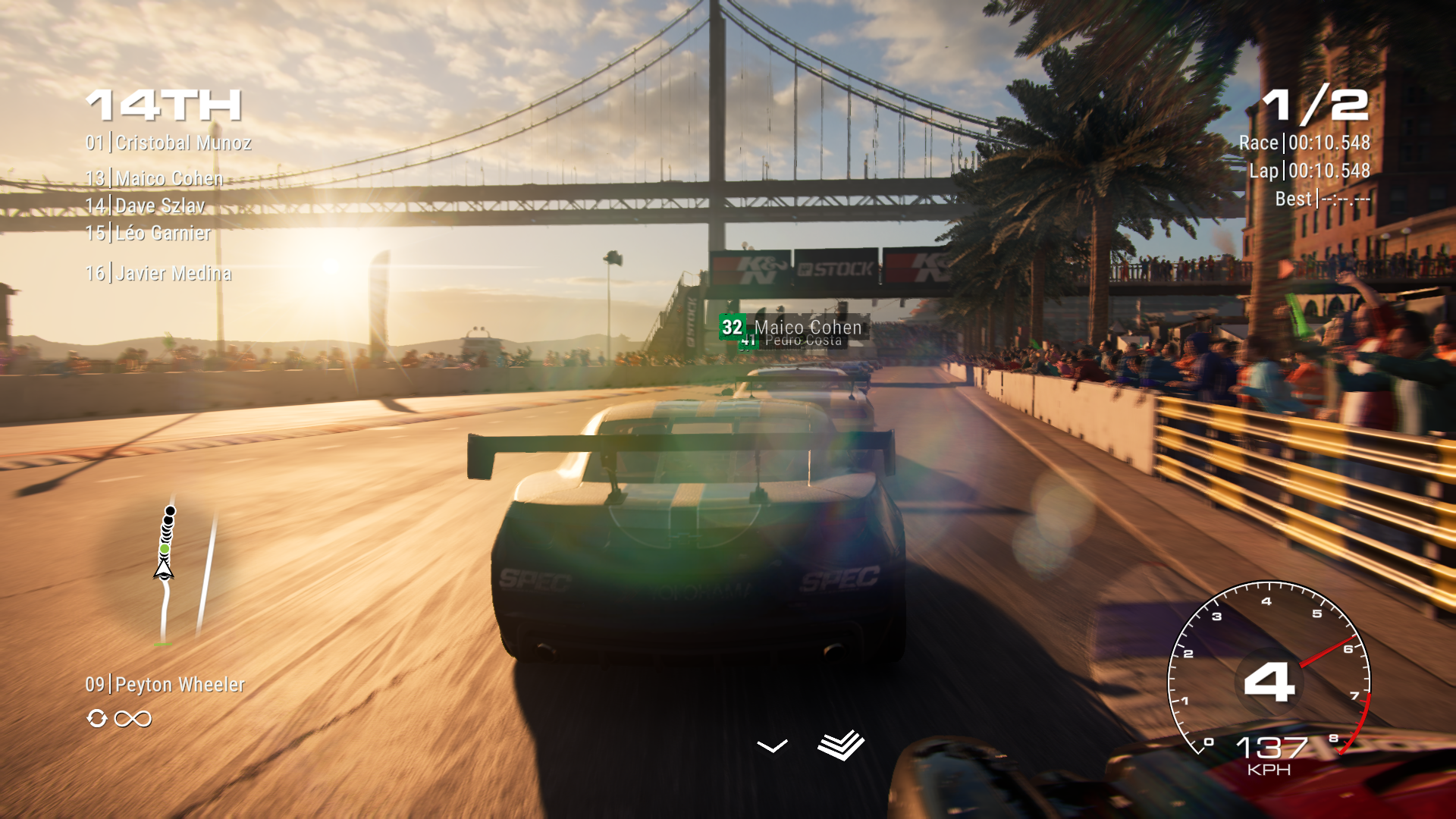Select teammate Peyton Wheeler's label
The height and width of the screenshot is (819, 1456).
165,685
